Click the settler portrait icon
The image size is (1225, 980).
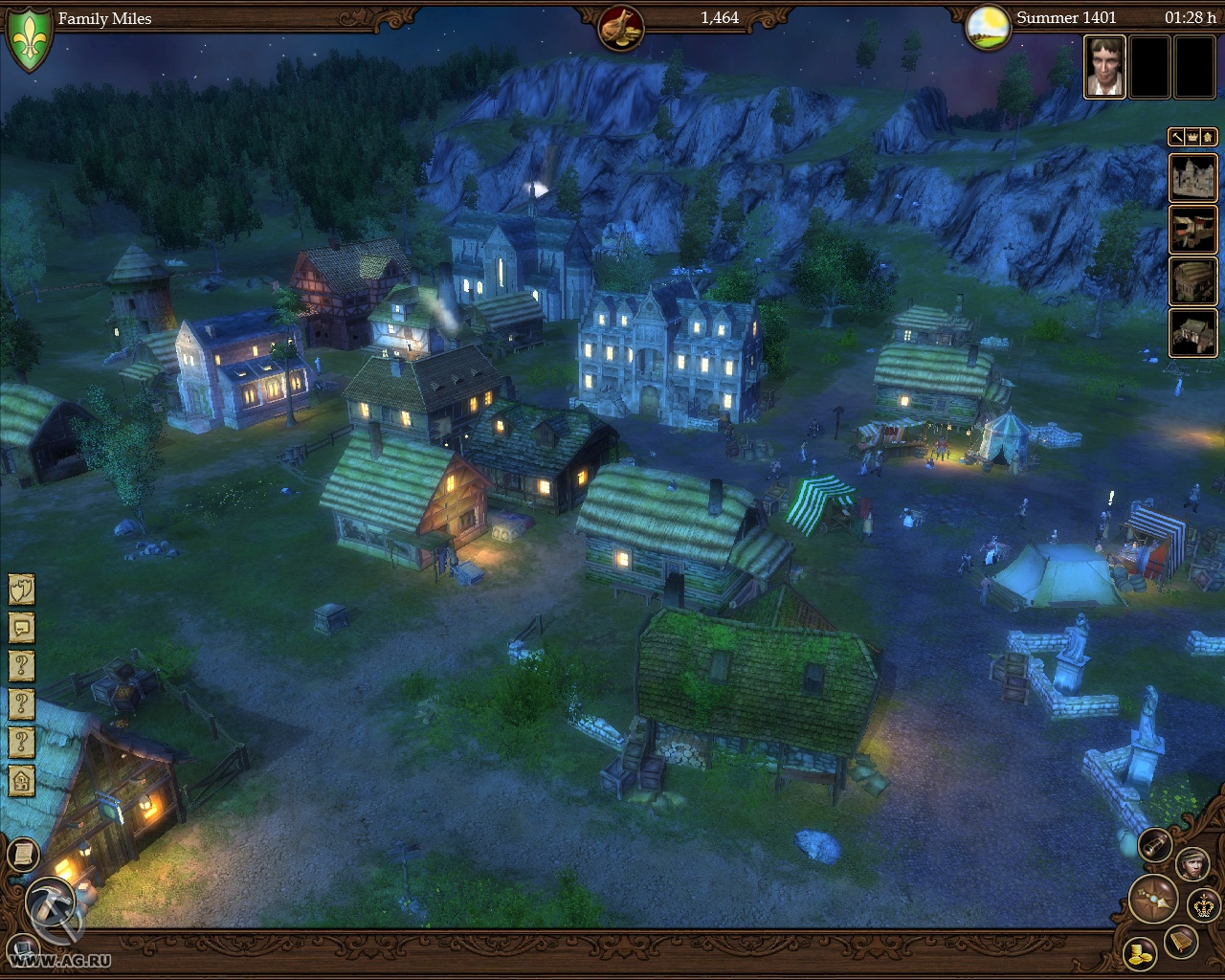click(x=1193, y=864)
